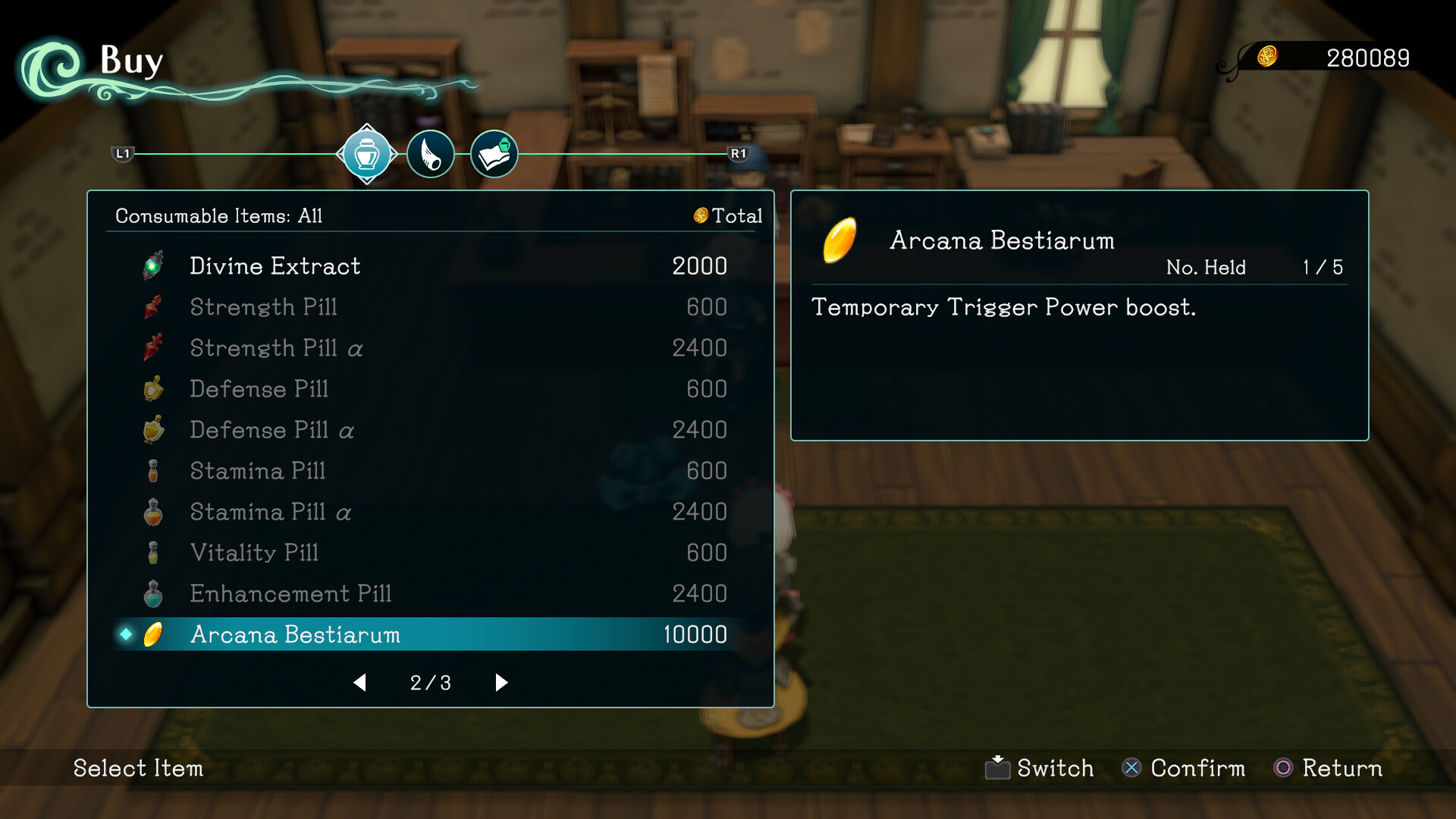Viewport: 1456px width, 819px height.
Task: Click the Divine Extract item icon
Action: tap(153, 265)
